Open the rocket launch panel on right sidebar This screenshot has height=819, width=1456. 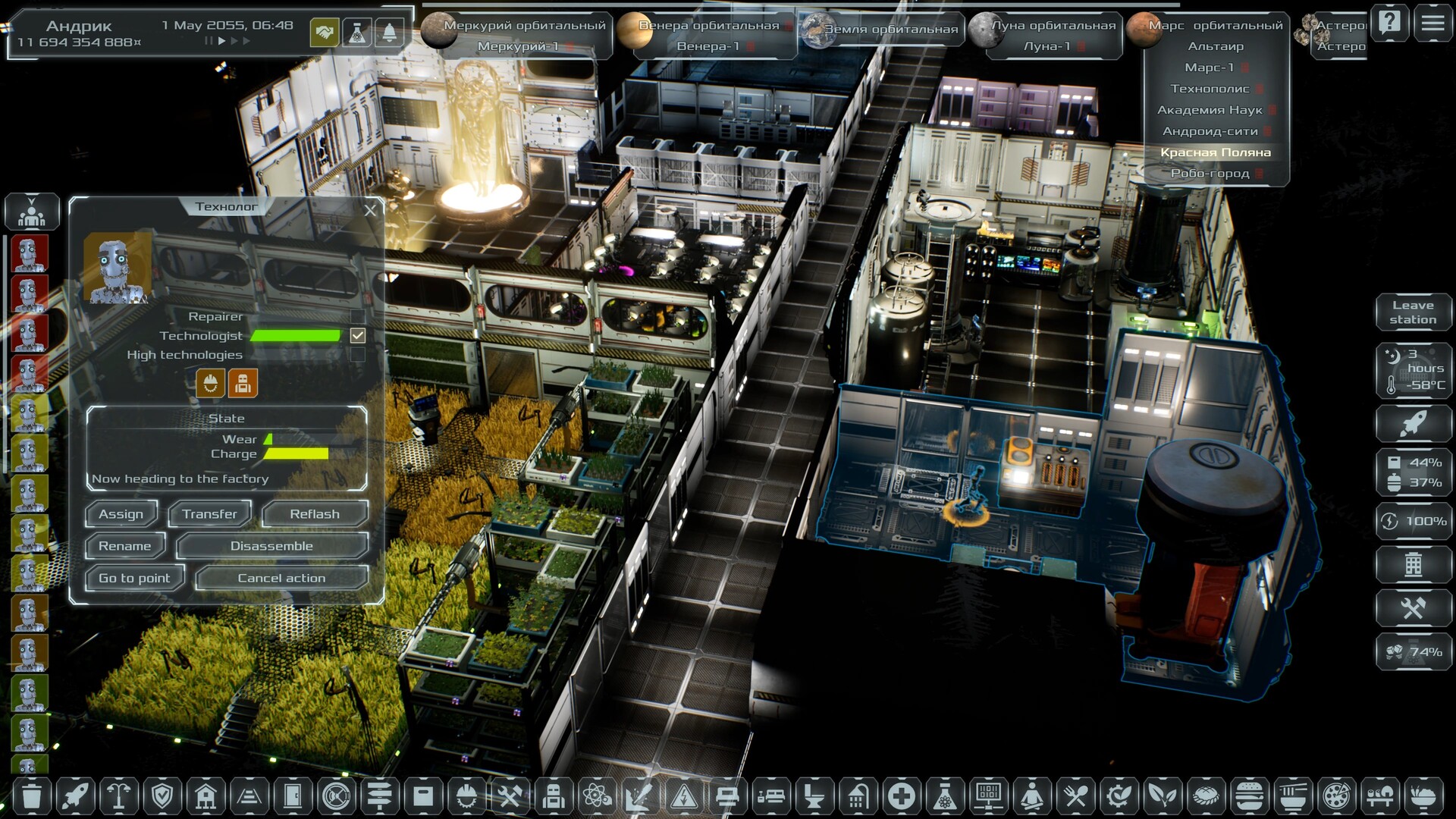(1413, 423)
